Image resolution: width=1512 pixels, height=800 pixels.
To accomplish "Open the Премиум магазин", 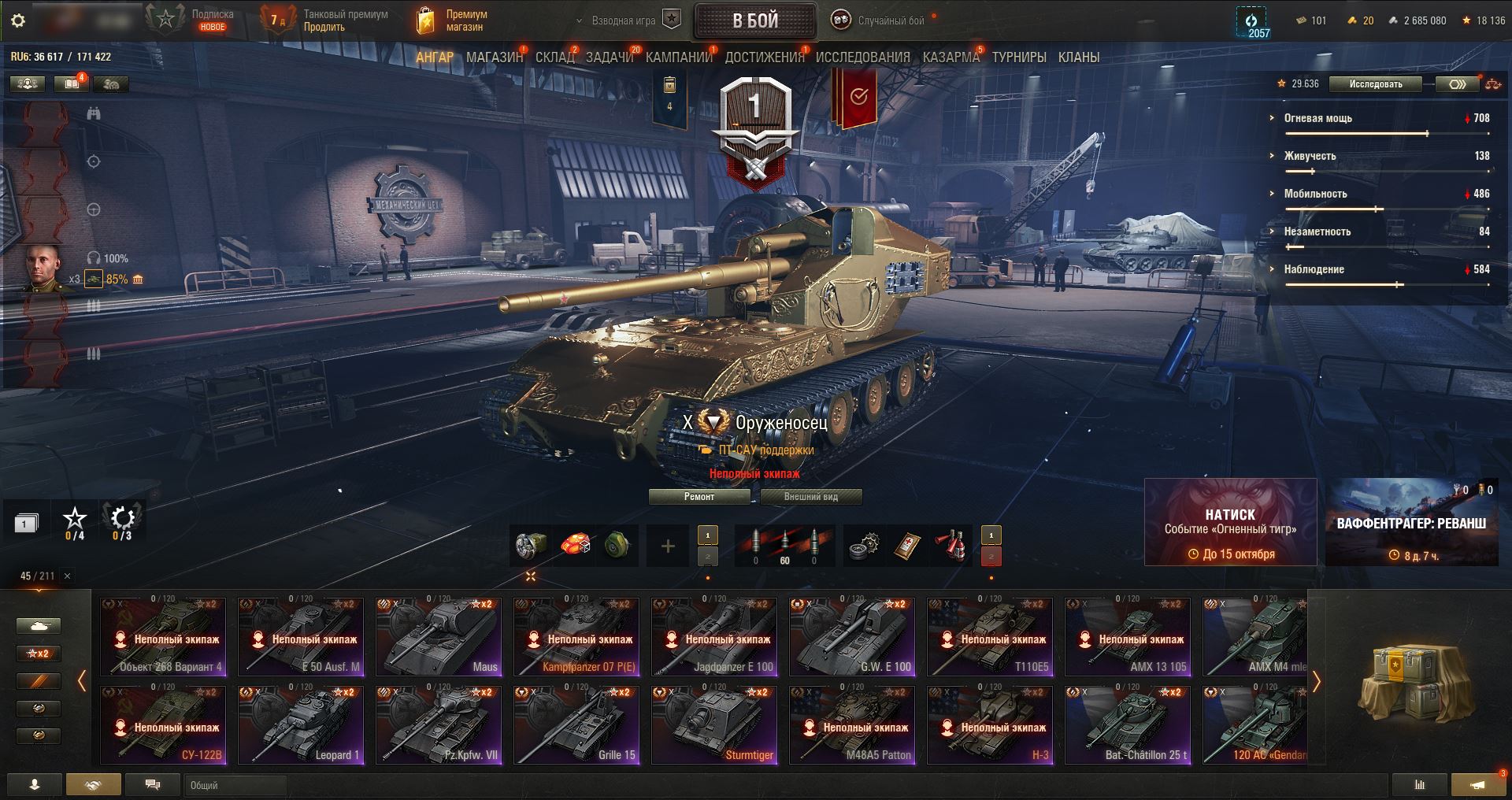I will coord(451,20).
